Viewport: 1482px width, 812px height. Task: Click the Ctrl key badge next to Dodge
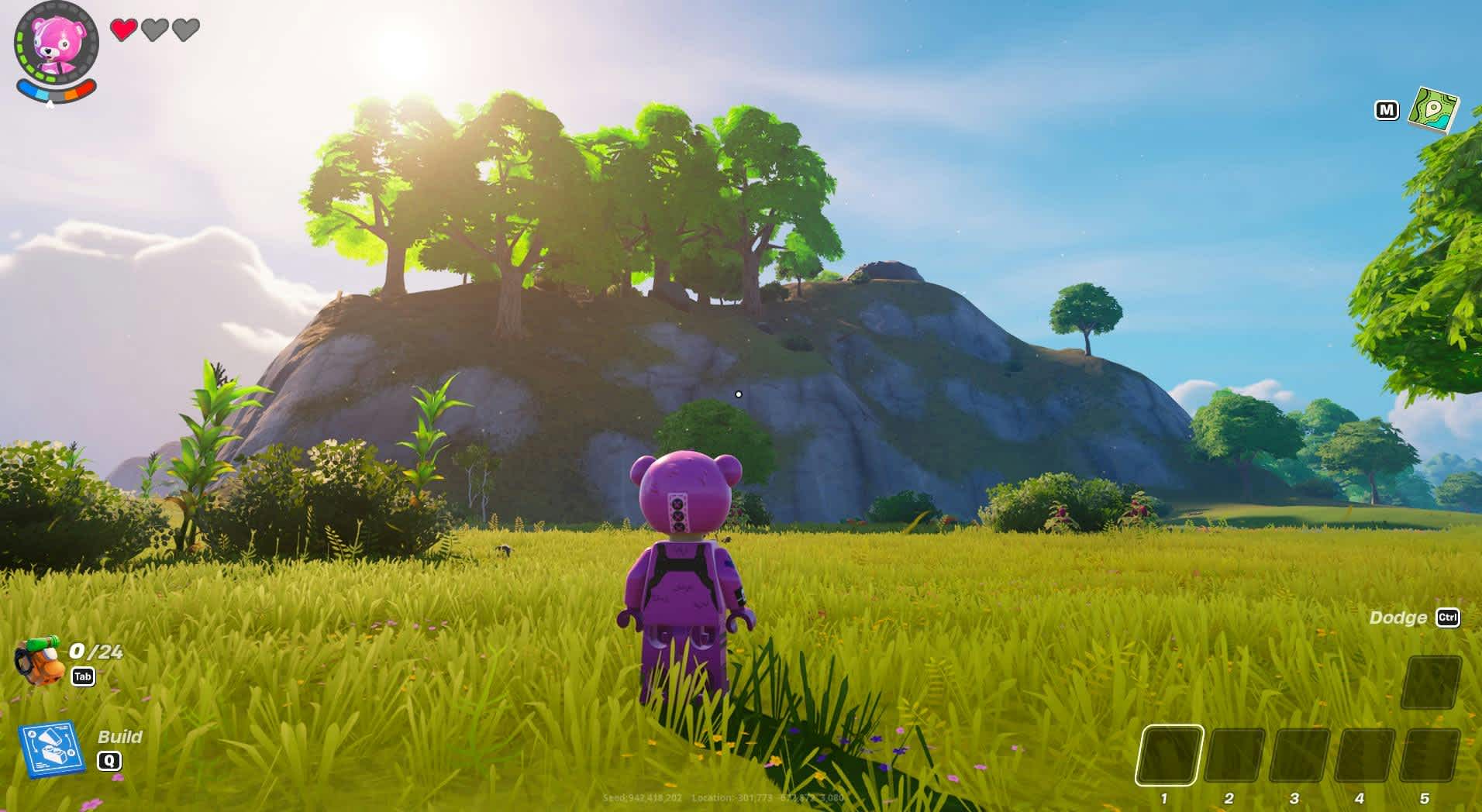tap(1448, 618)
